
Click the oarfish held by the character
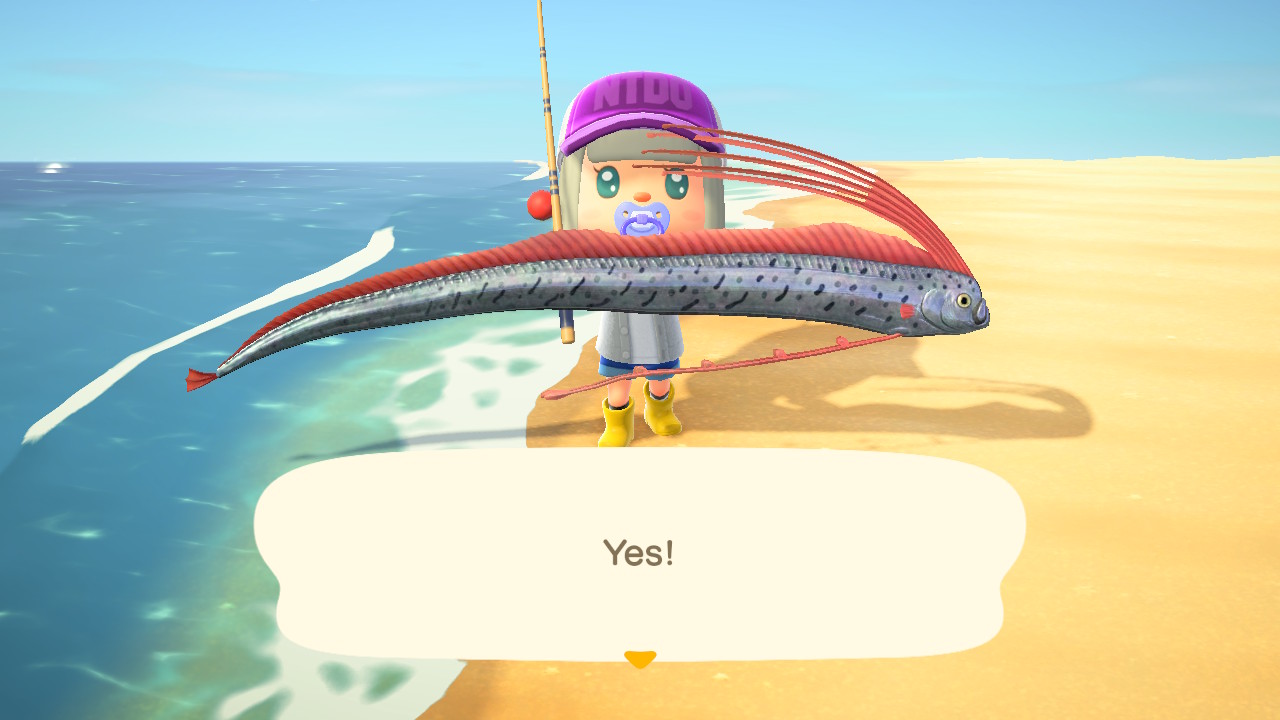(600, 290)
